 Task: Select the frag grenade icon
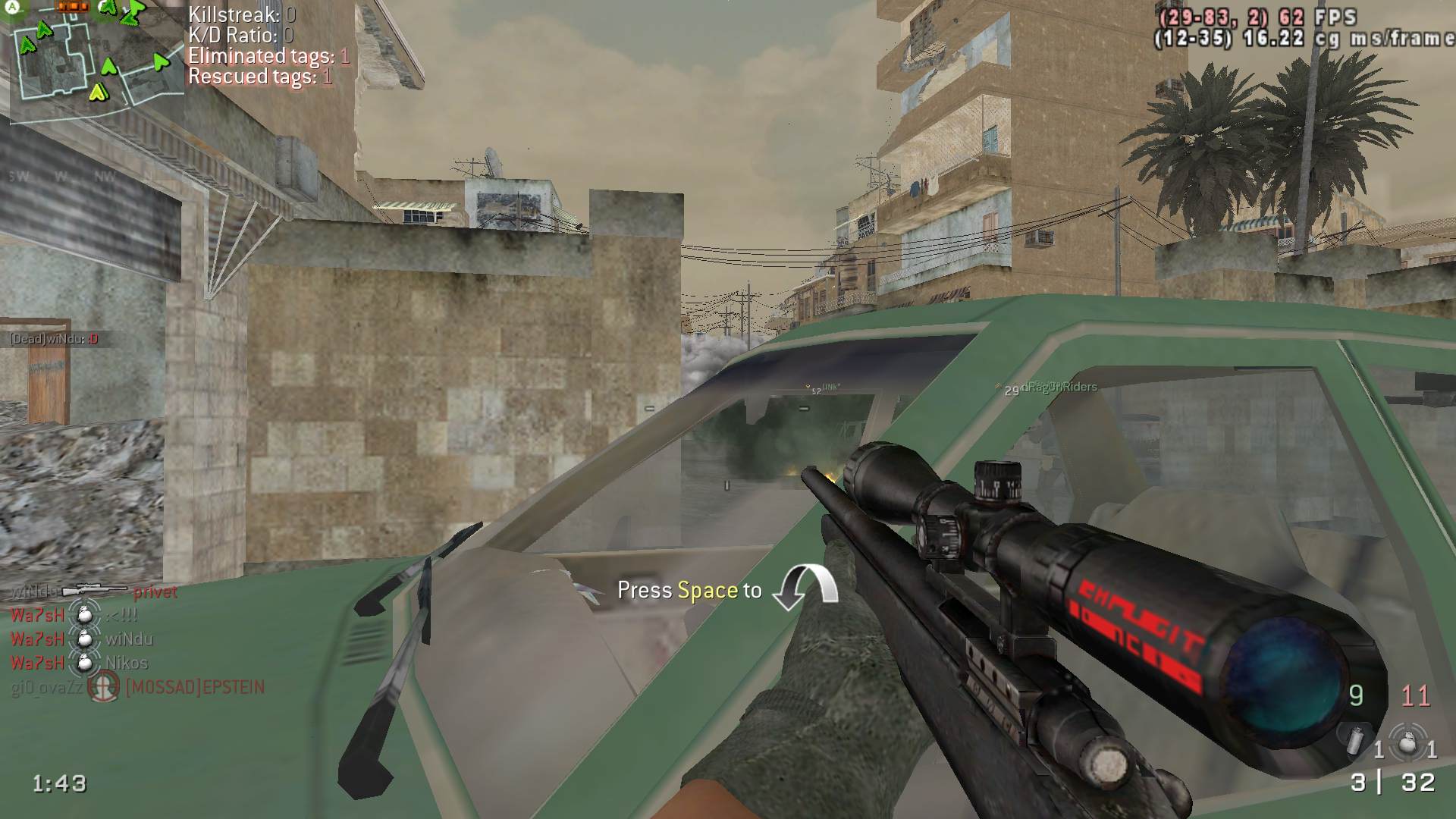tap(1407, 743)
